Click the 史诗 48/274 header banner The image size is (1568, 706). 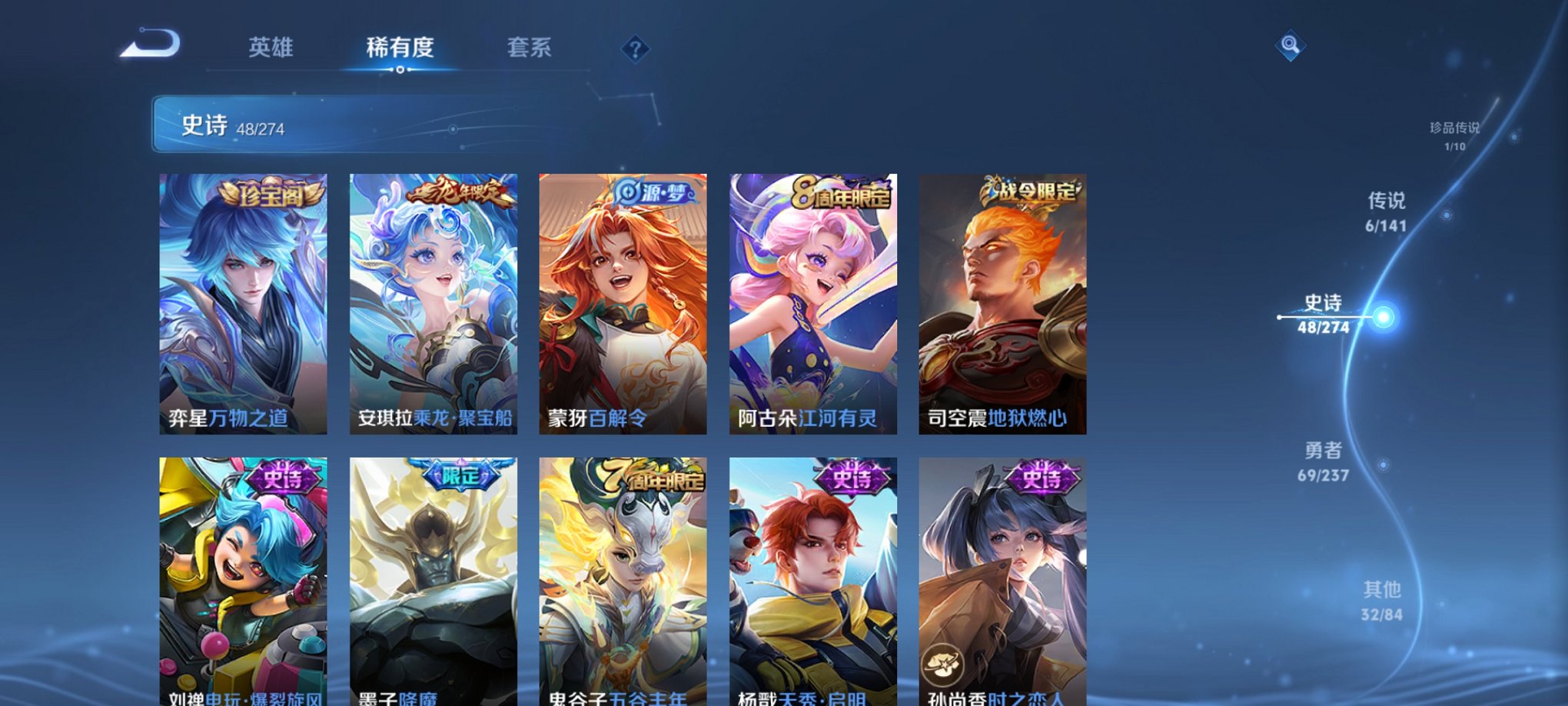tap(307, 125)
